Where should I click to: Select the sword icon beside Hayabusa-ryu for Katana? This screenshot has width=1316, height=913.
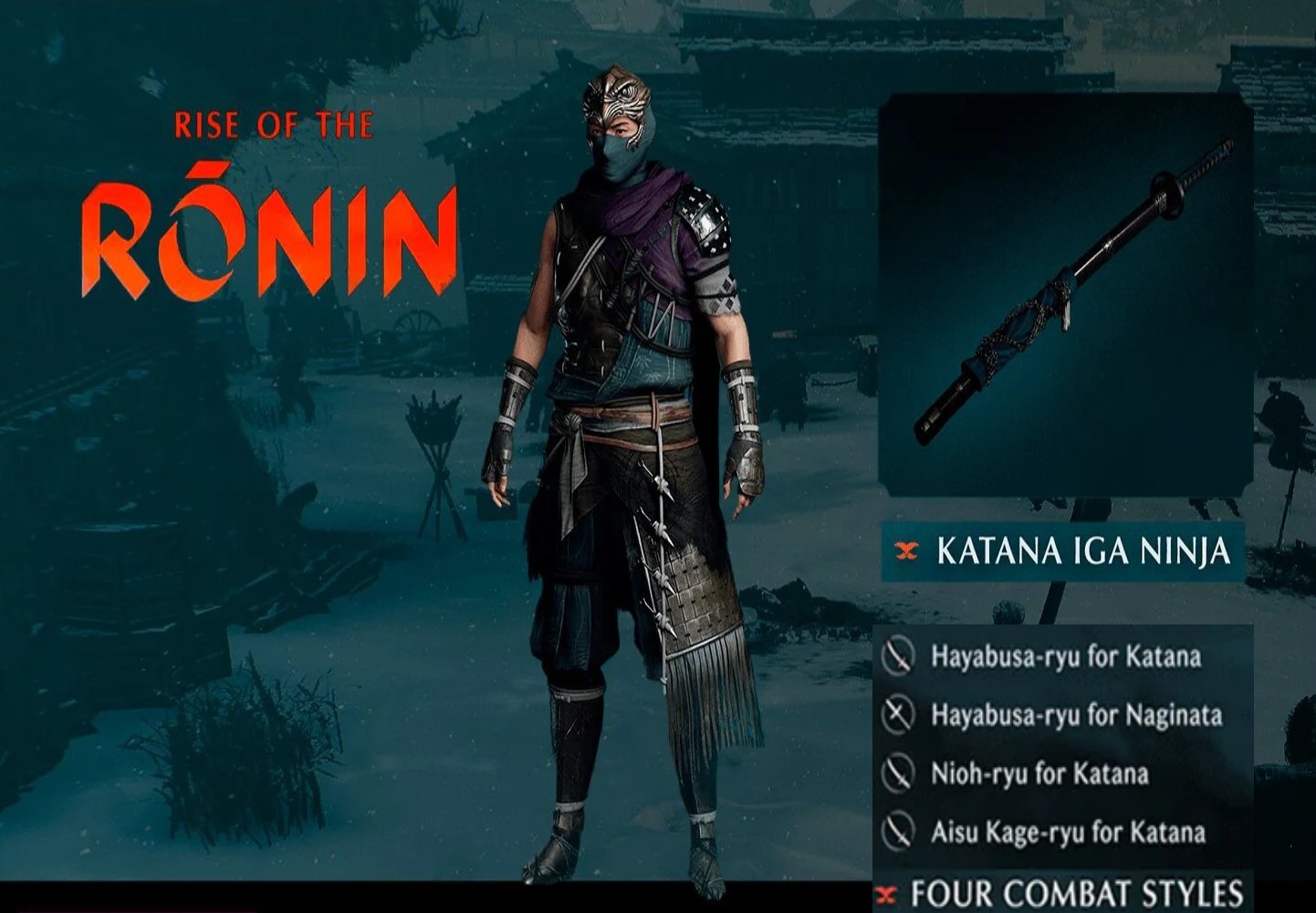898,656
